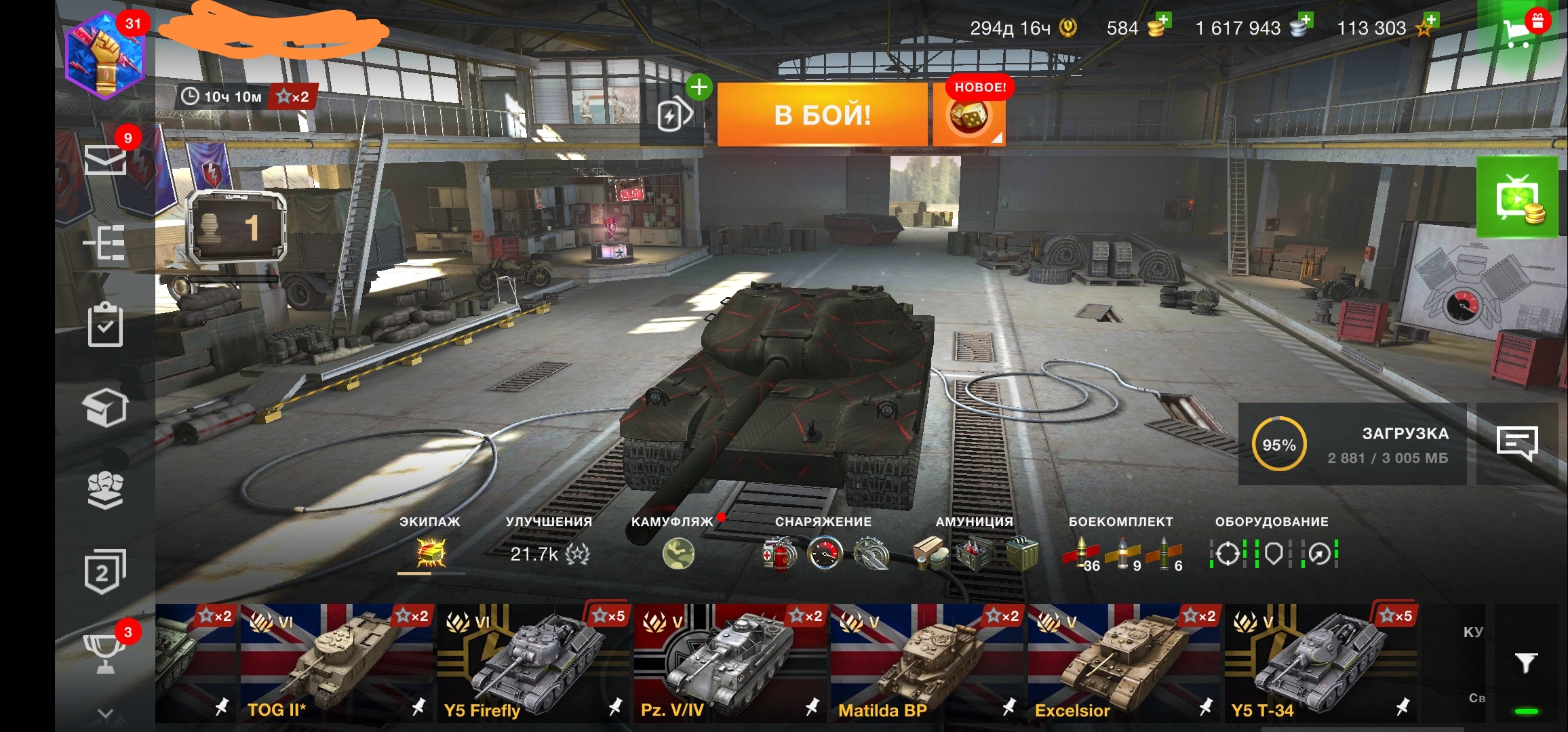Select the Y5 Firefly tank
Viewport: 1568px width, 732px height.
[x=534, y=663]
